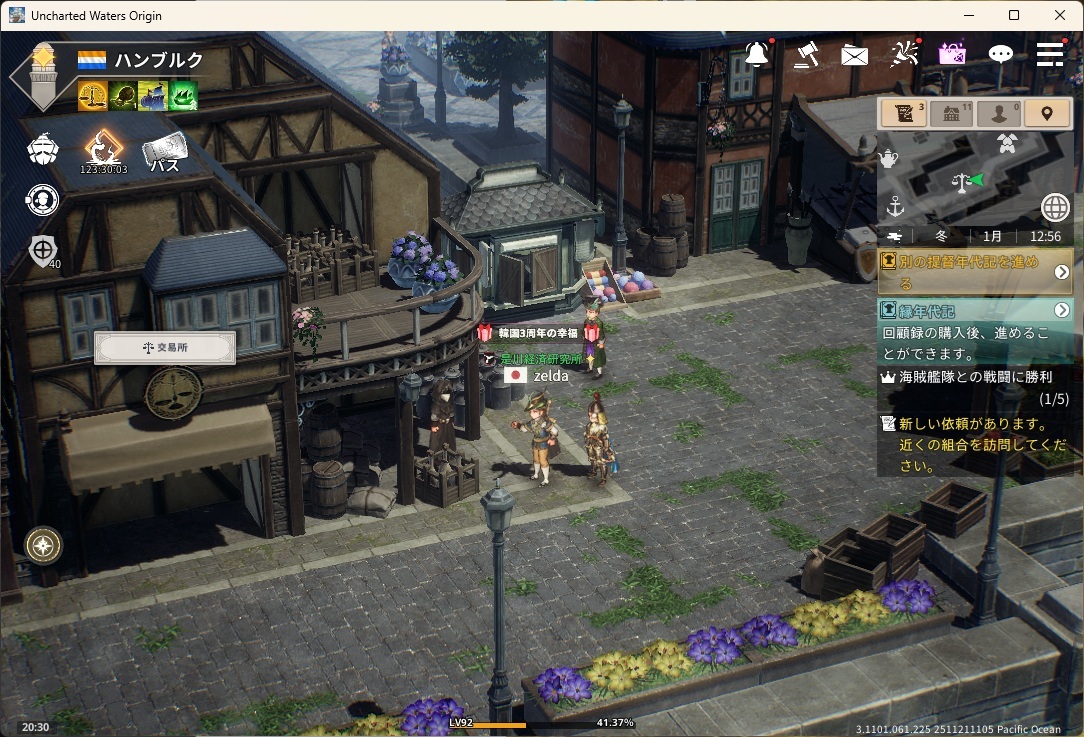Image resolution: width=1084 pixels, height=737 pixels.
Task: Open the notification bell
Action: [757, 54]
